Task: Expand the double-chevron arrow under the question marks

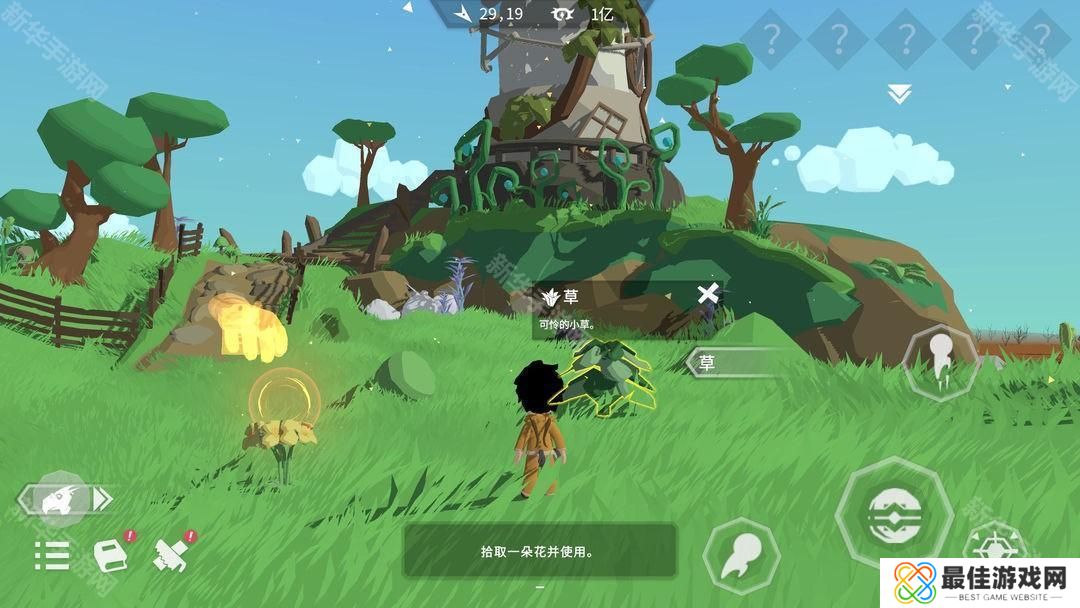Action: pyautogui.click(x=899, y=94)
